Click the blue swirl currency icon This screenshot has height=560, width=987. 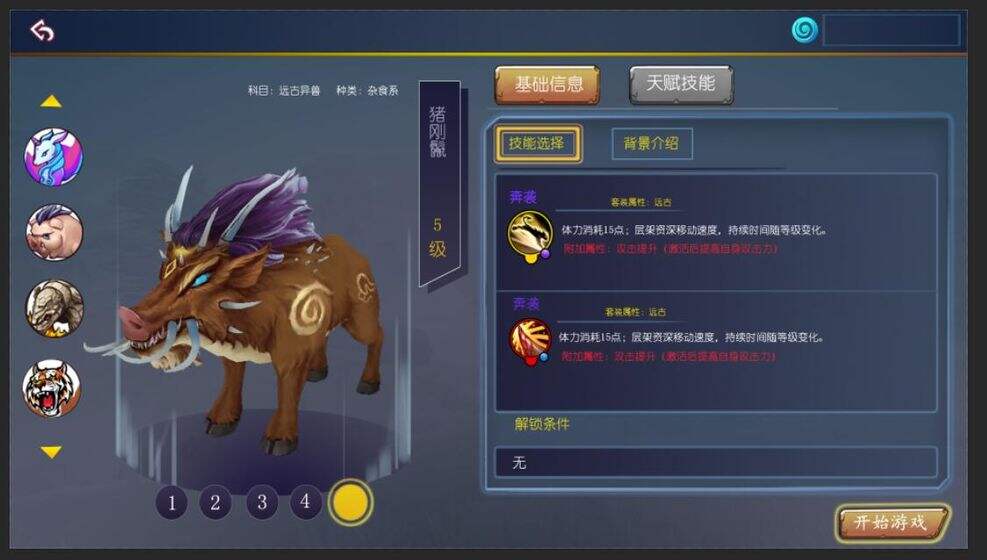click(804, 30)
